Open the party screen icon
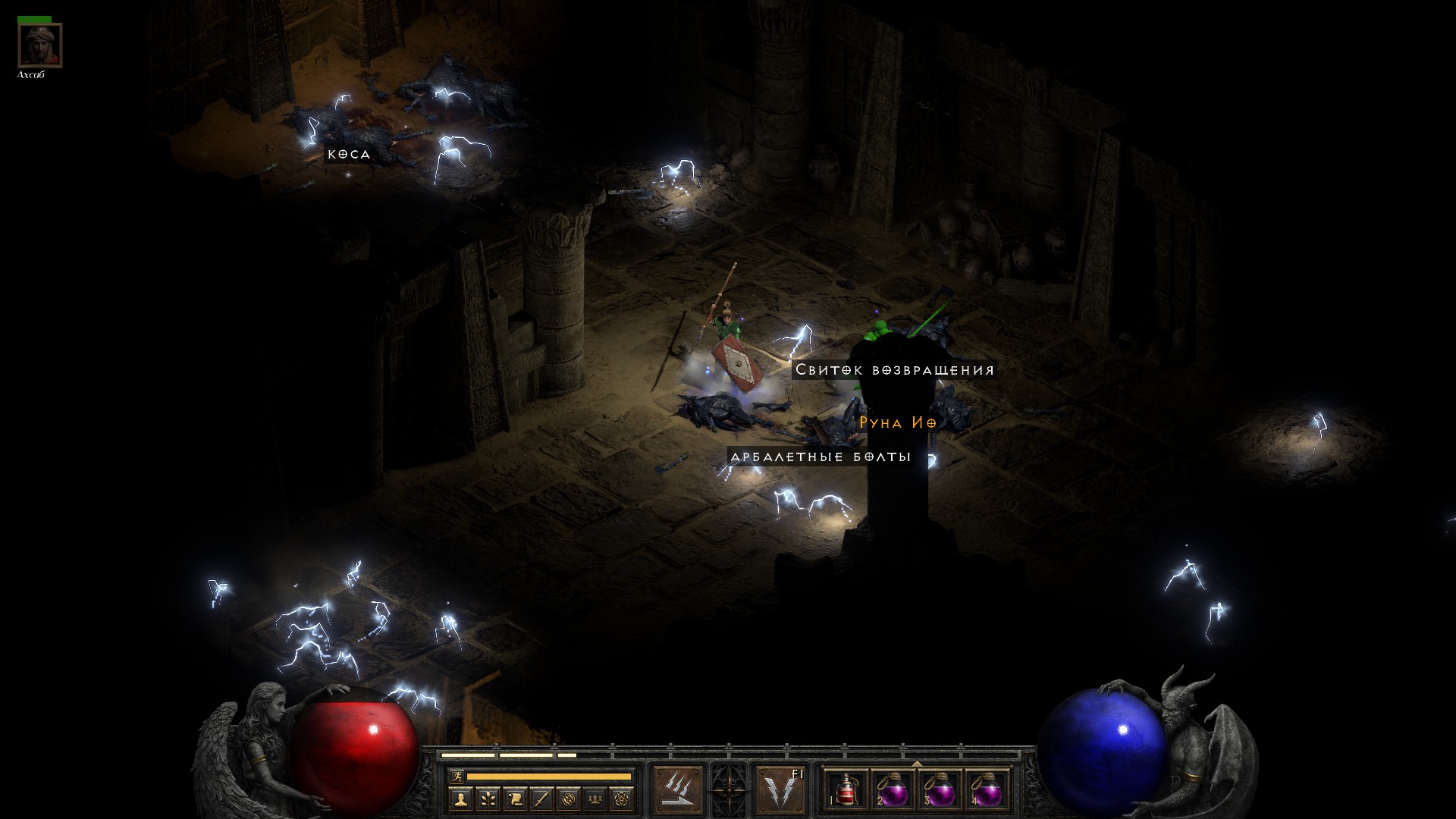The image size is (1456, 819). tap(596, 799)
